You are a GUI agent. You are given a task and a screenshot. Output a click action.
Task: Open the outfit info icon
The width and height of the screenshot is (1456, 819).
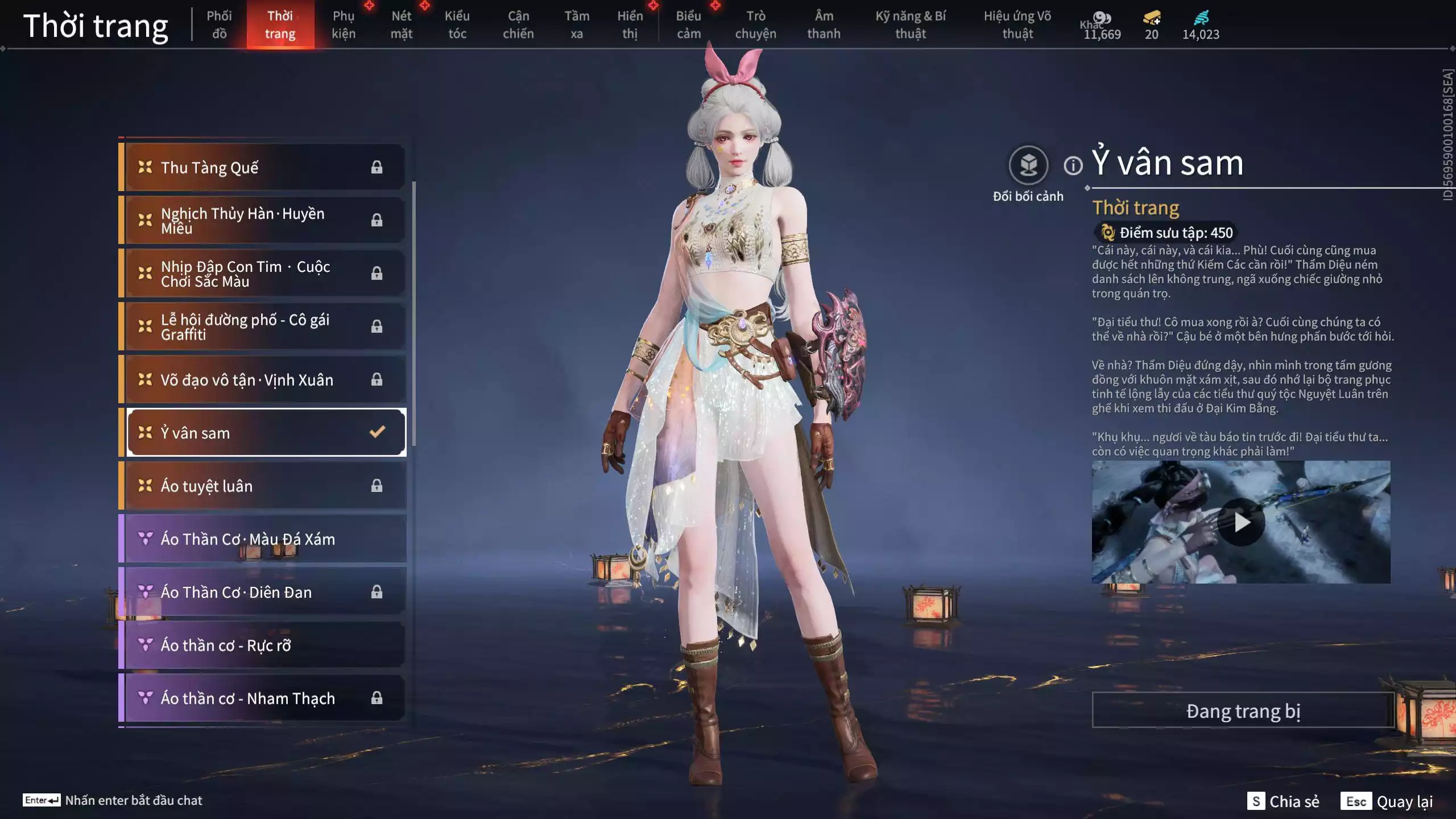tap(1073, 166)
